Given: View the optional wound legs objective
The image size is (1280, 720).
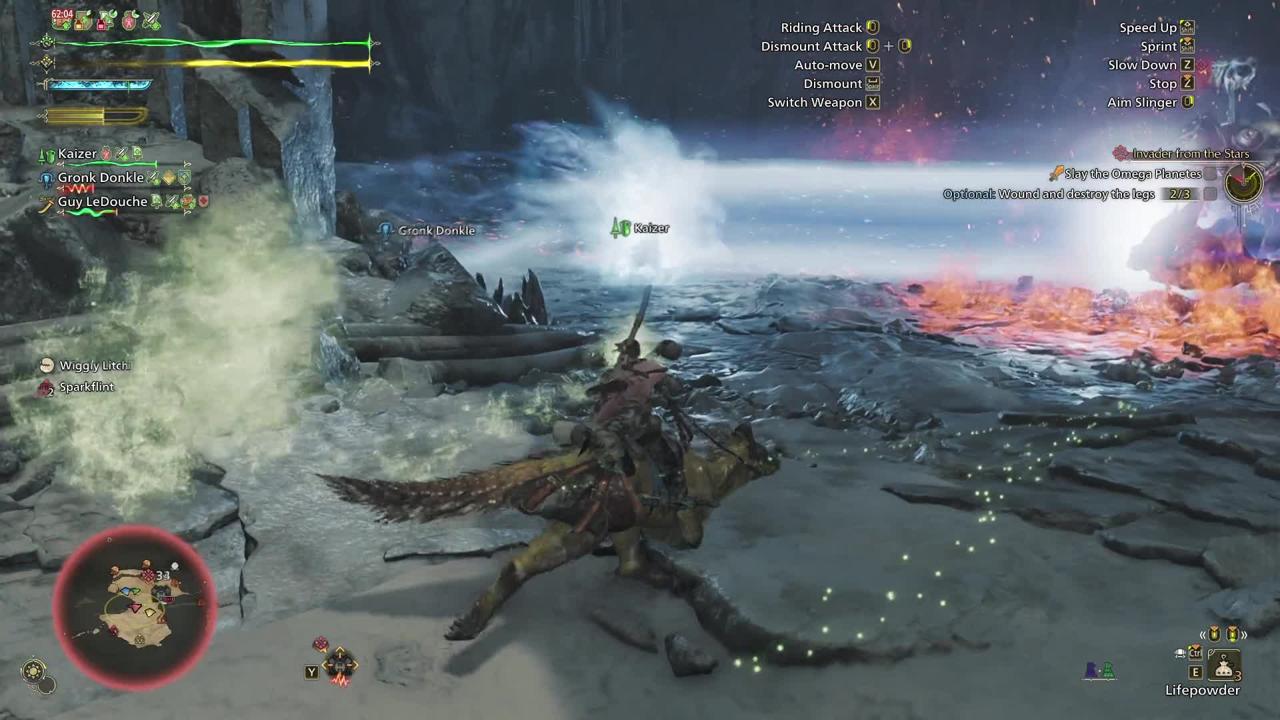Looking at the screenshot, I should pos(1066,194).
